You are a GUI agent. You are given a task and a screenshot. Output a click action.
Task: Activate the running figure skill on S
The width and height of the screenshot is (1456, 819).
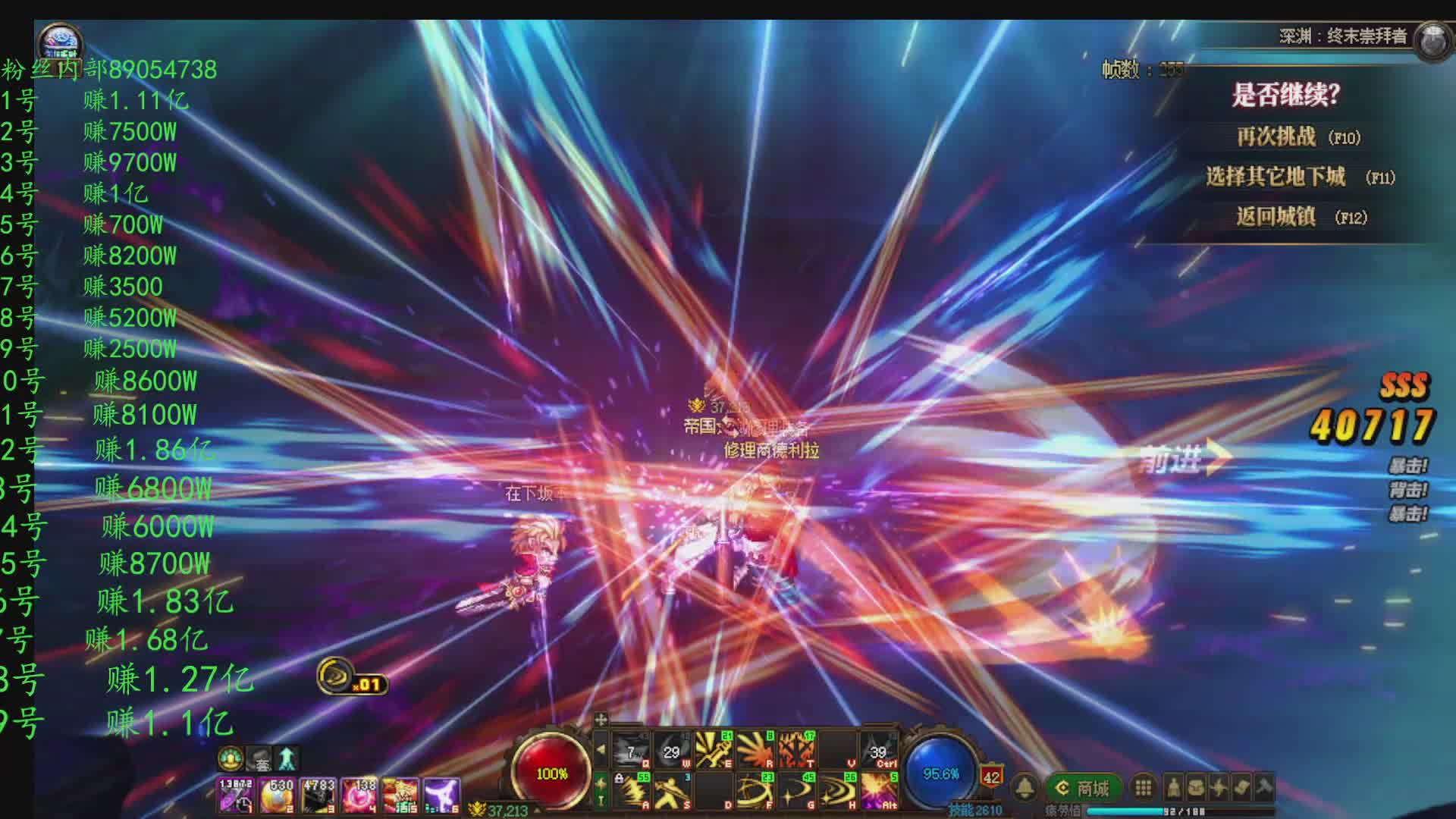tap(672, 790)
